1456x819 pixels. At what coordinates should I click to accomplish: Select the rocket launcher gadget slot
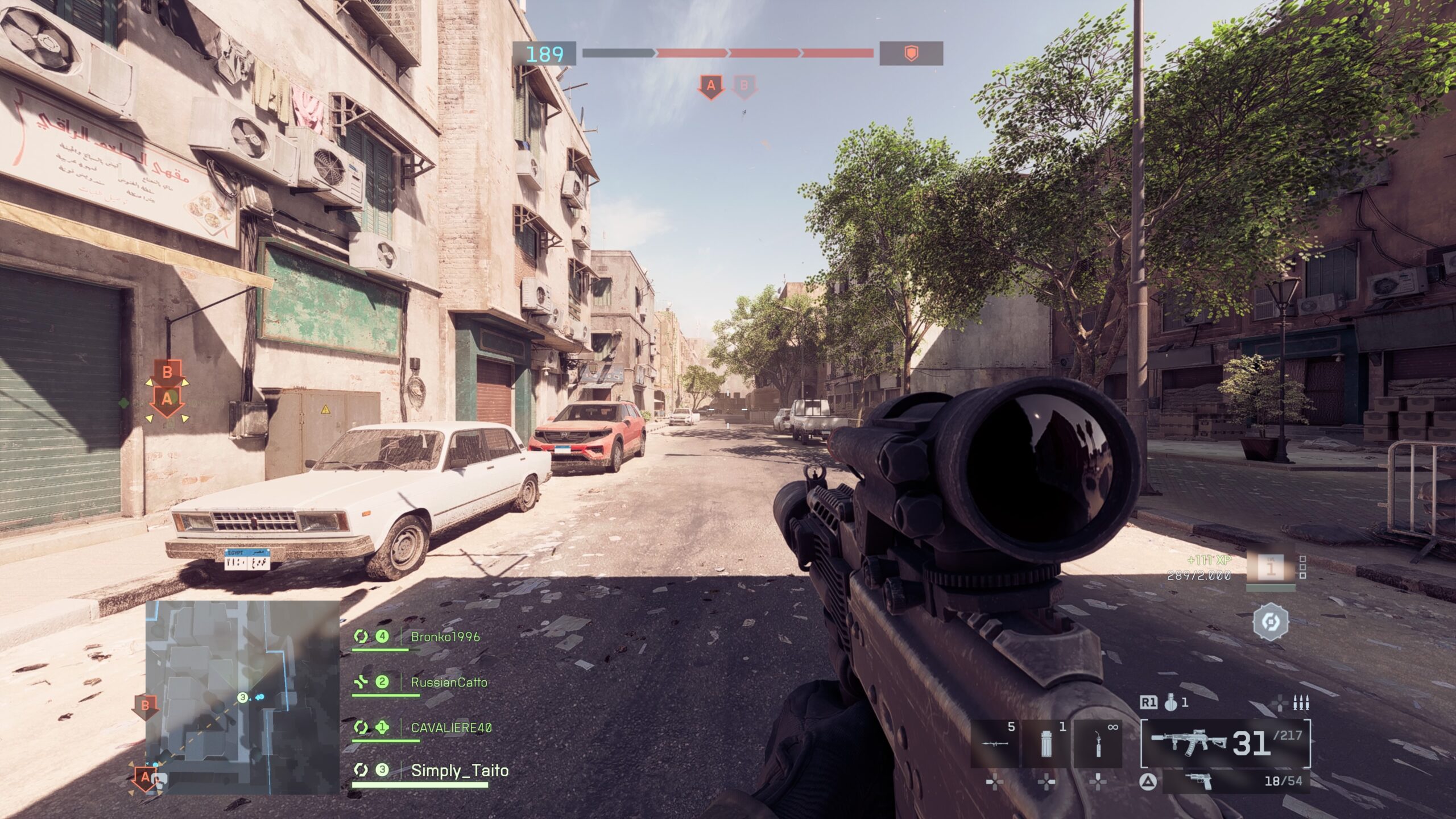click(995, 744)
